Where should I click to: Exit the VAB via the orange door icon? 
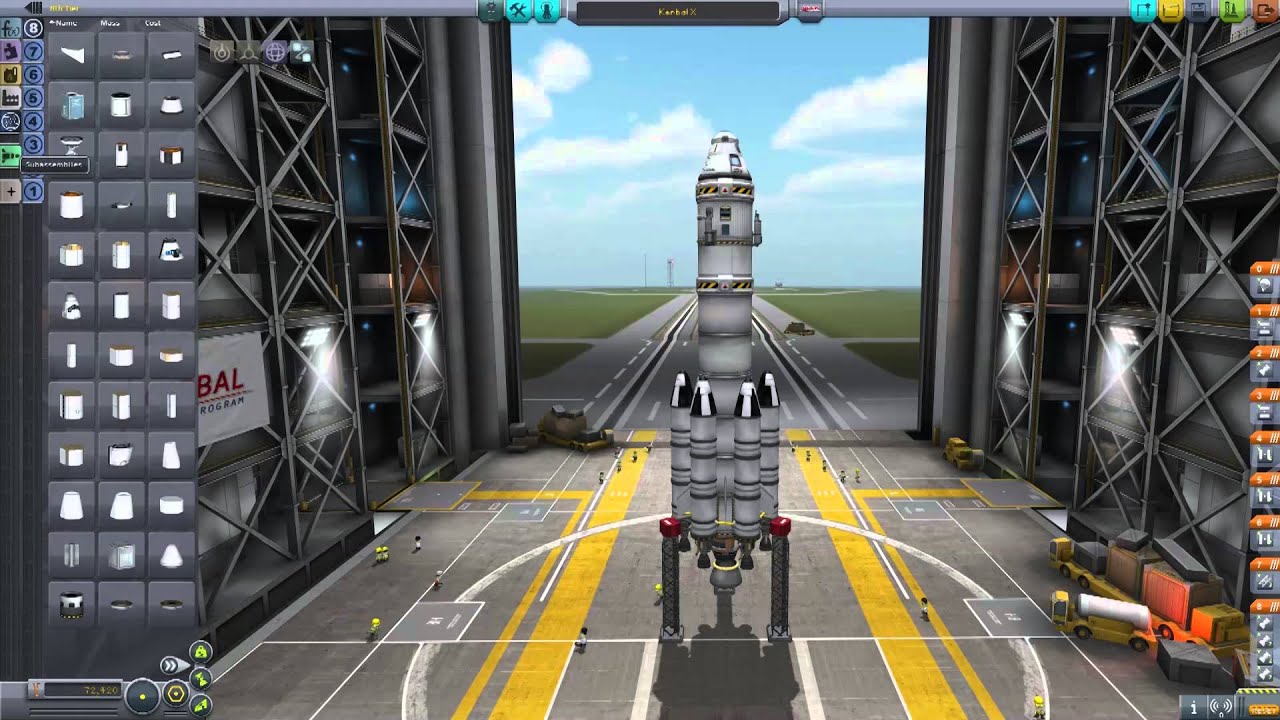(x=1265, y=10)
